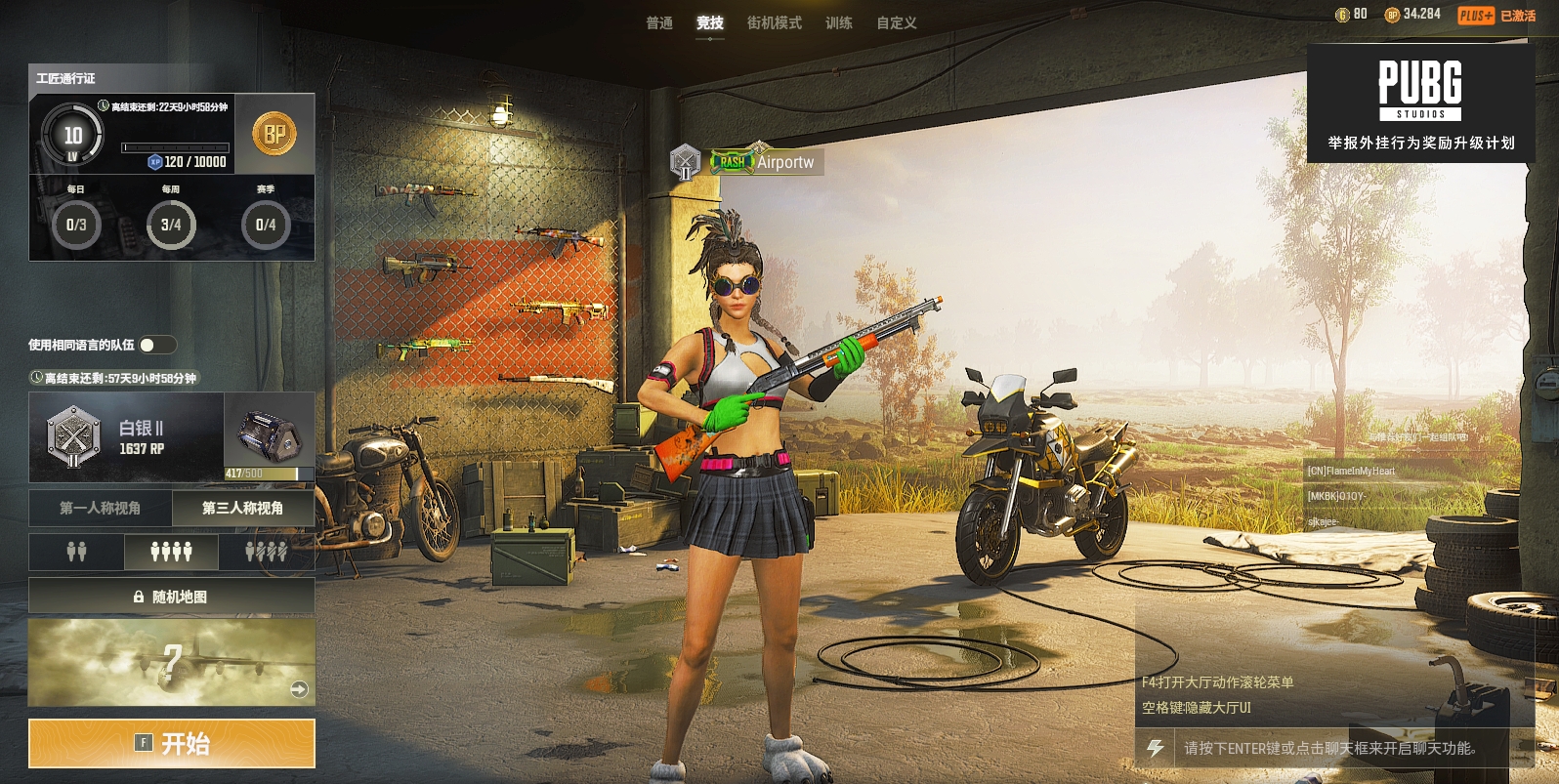Click the random map preview thumbnail

click(172, 662)
